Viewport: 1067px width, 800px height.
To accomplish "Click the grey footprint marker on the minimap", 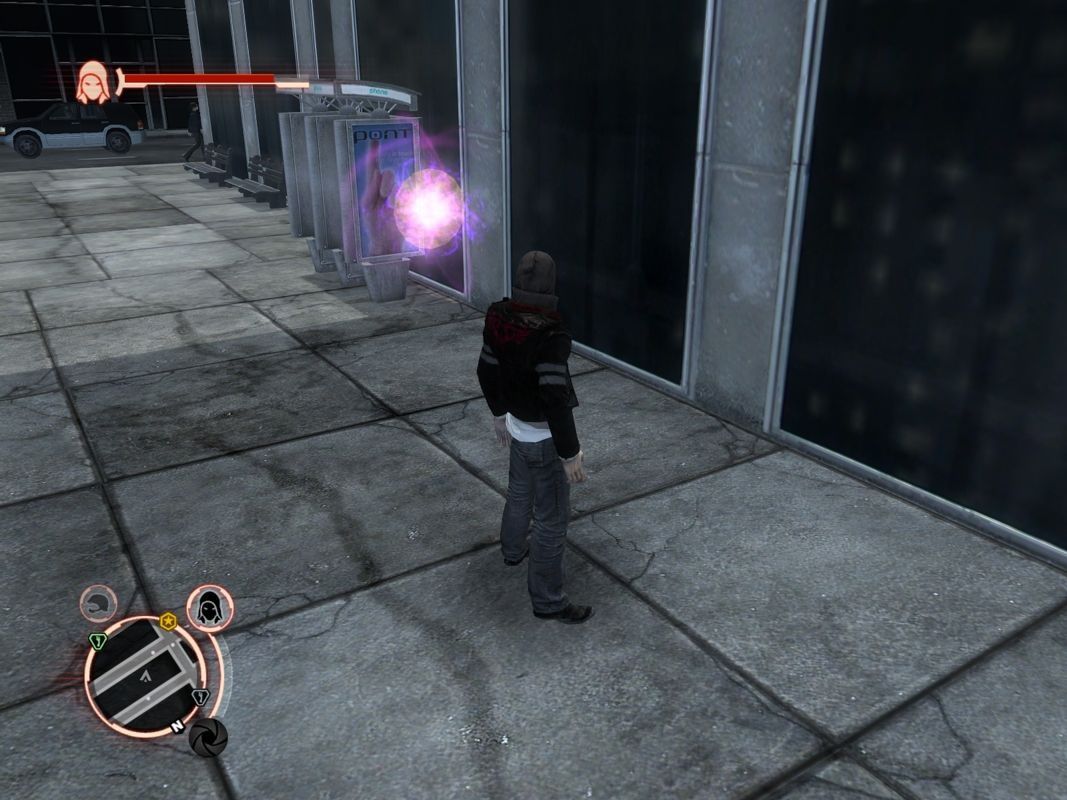I will point(200,697).
